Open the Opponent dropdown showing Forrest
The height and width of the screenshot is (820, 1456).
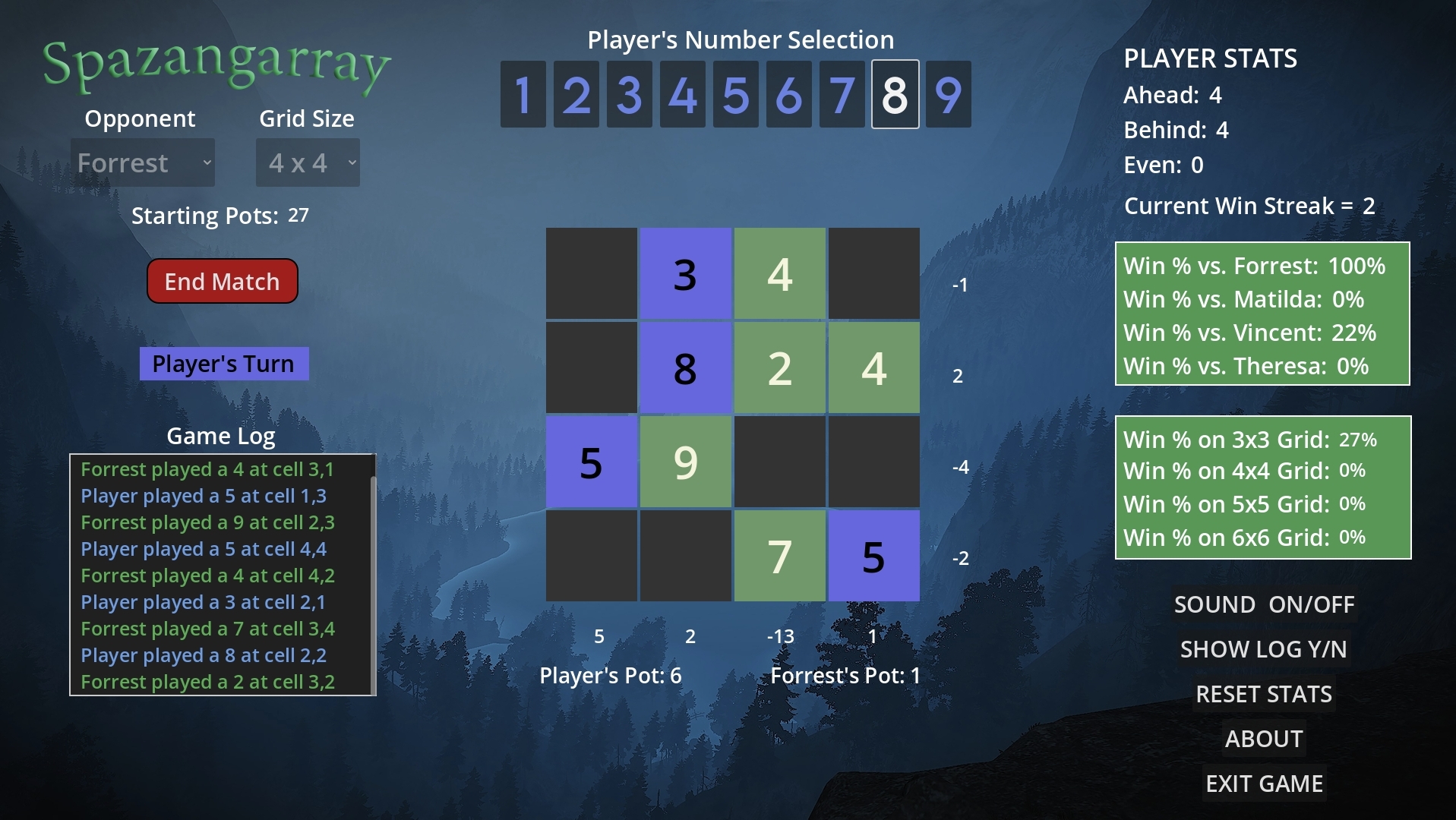point(143,162)
